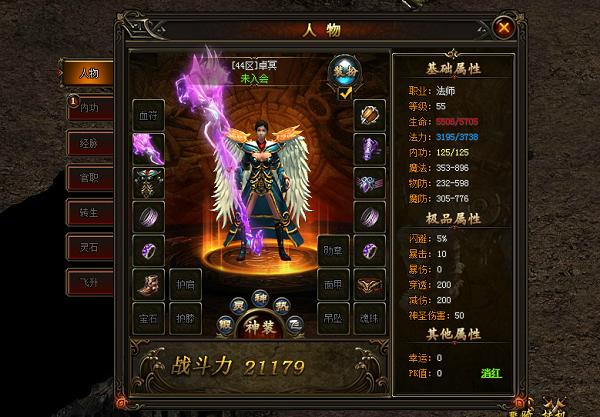600x417 pixels.
Task: Select the 人物 character tab
Action: (88, 73)
